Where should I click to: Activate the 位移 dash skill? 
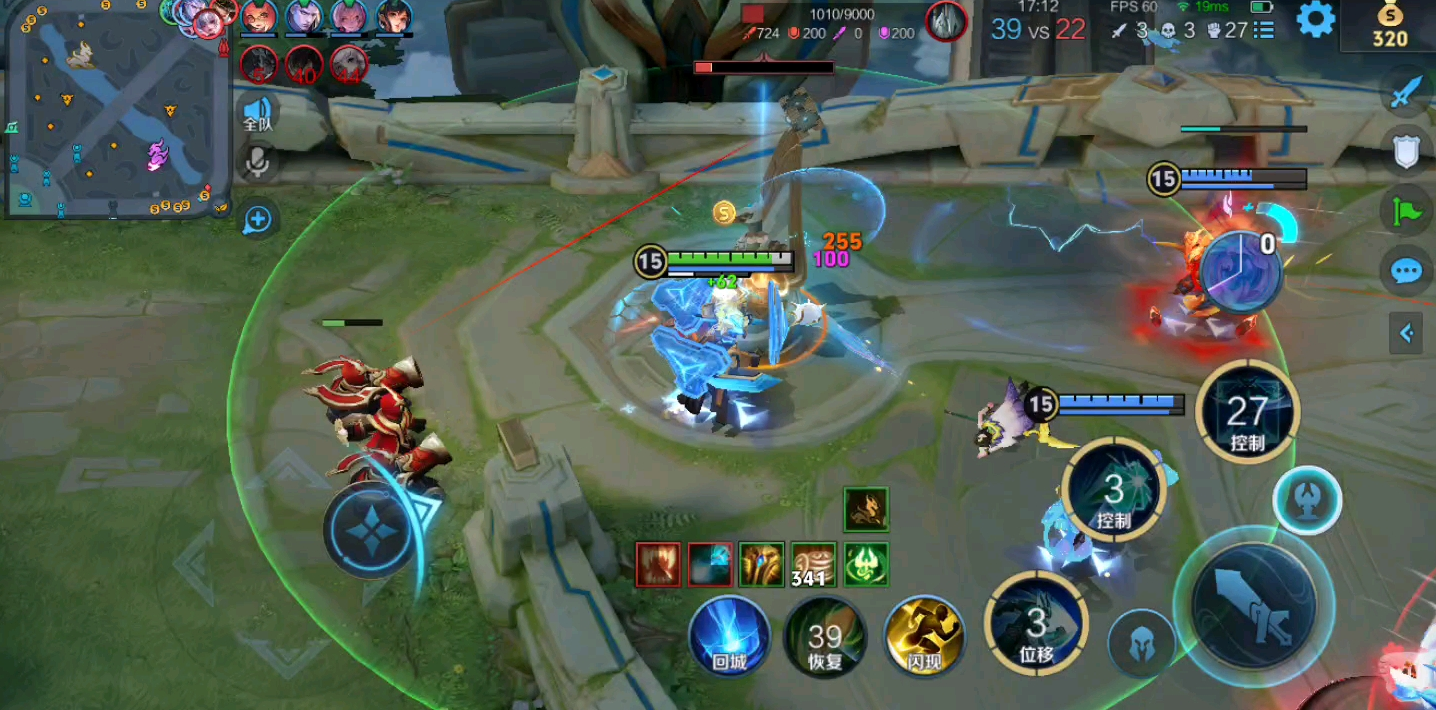(x=1036, y=624)
